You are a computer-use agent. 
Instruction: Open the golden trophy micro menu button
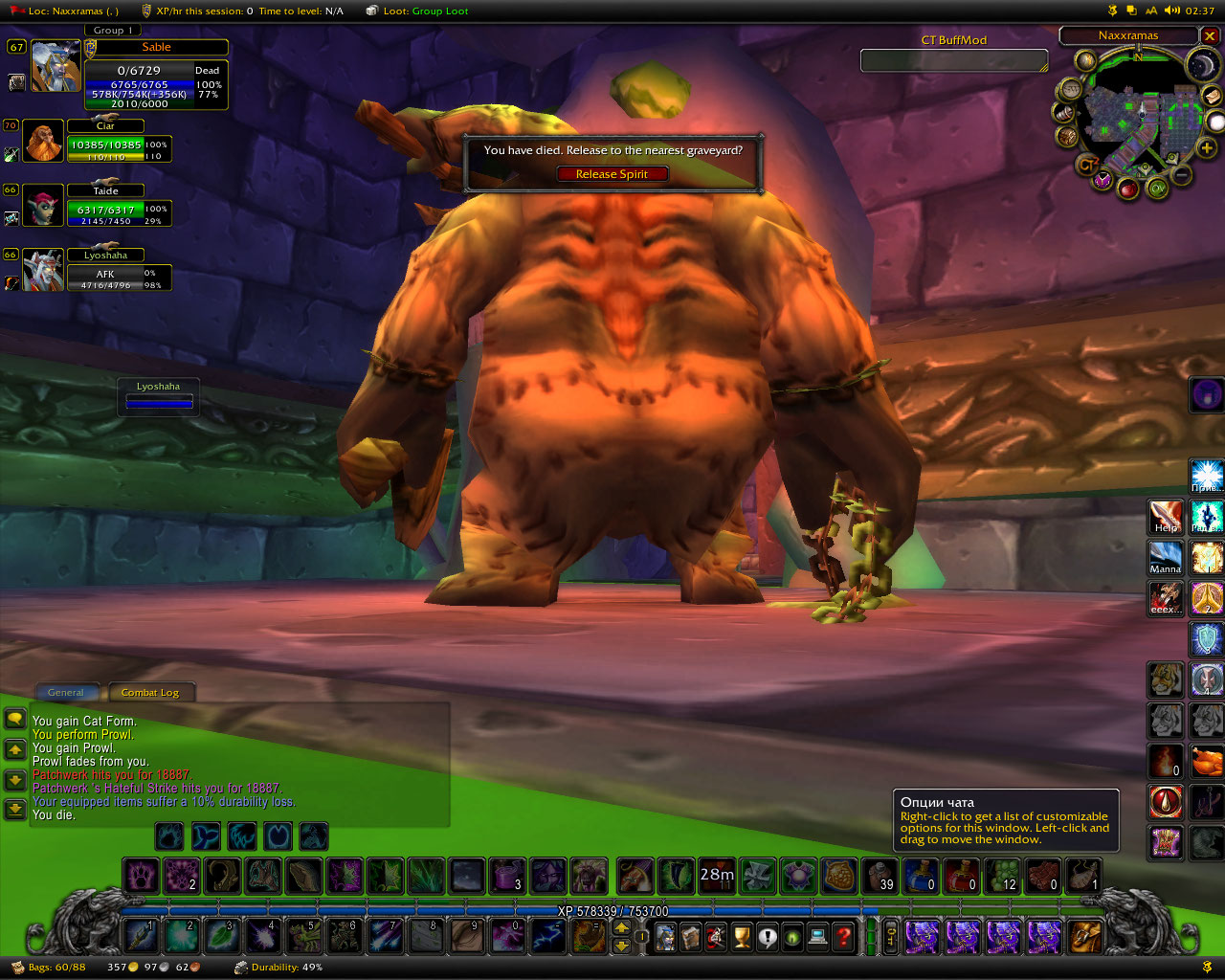click(x=742, y=937)
